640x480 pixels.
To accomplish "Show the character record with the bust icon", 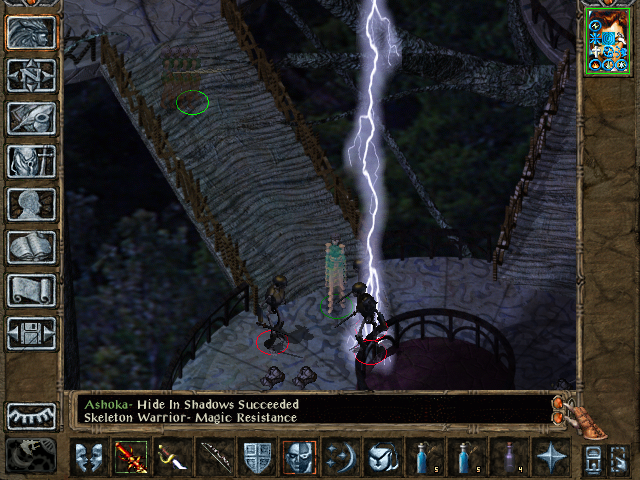I will [31, 204].
